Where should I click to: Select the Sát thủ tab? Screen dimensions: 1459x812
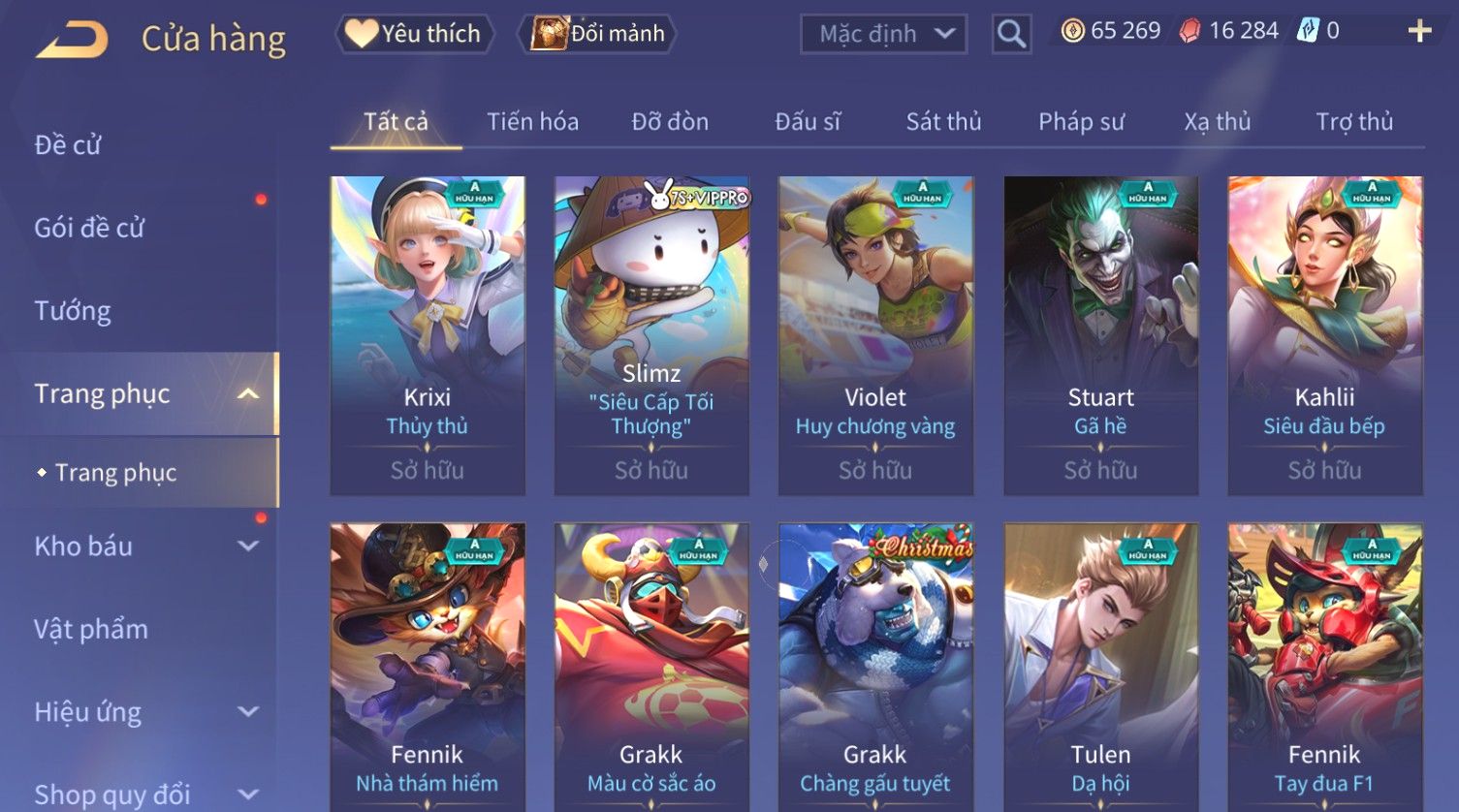point(943,122)
